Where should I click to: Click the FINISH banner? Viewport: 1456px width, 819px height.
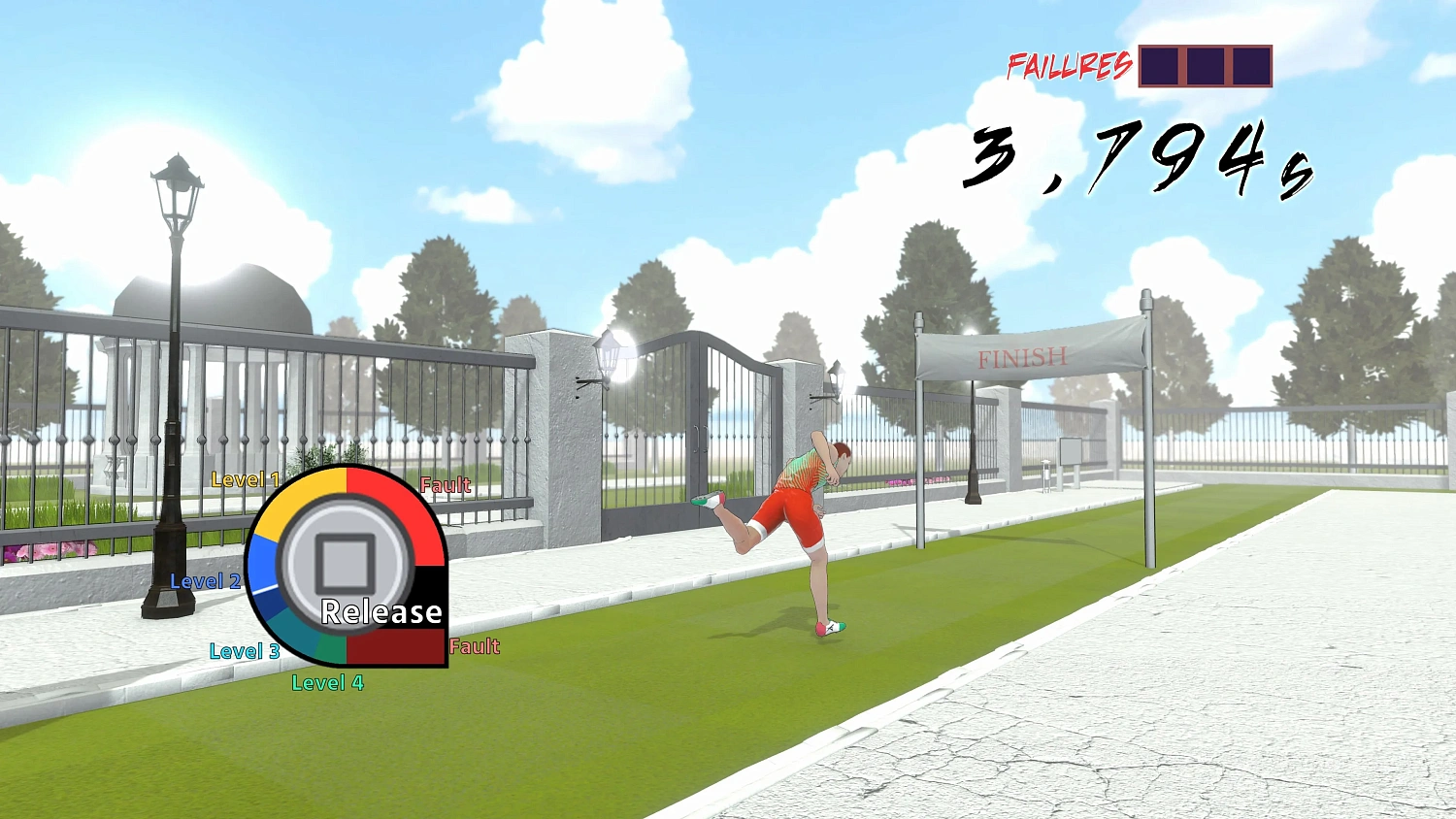(1021, 355)
